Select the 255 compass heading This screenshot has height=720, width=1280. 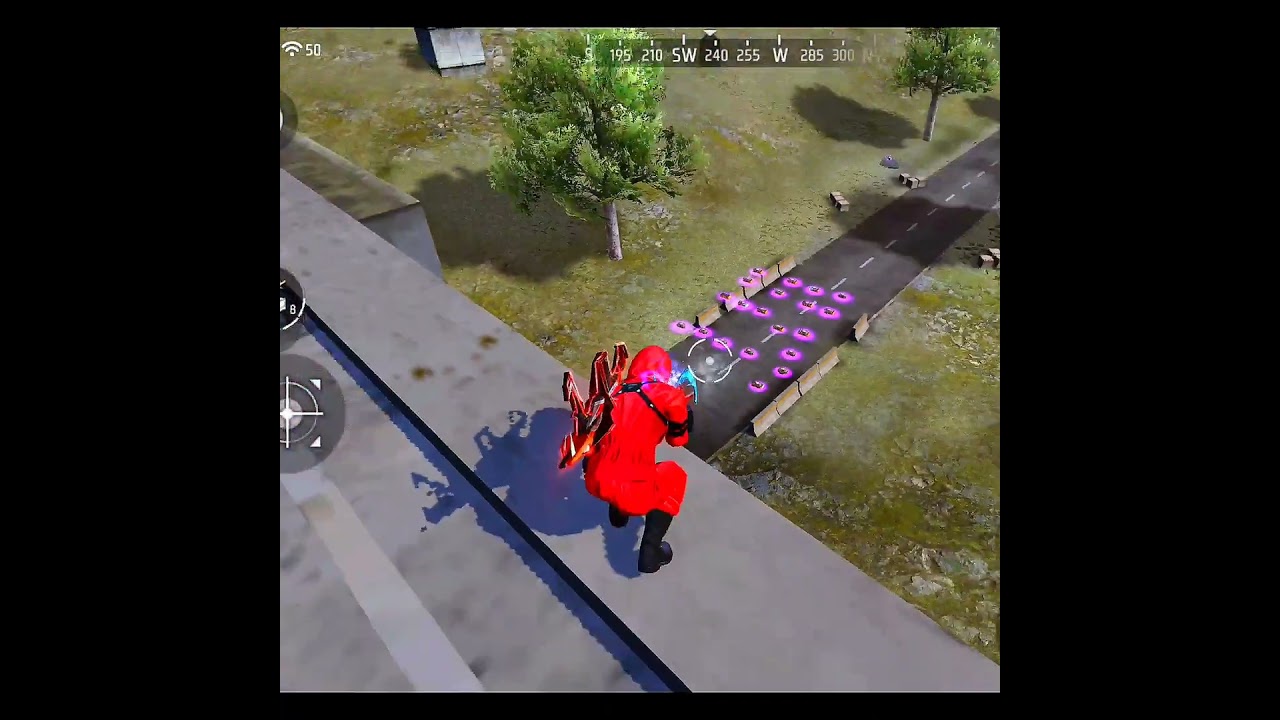coord(748,55)
